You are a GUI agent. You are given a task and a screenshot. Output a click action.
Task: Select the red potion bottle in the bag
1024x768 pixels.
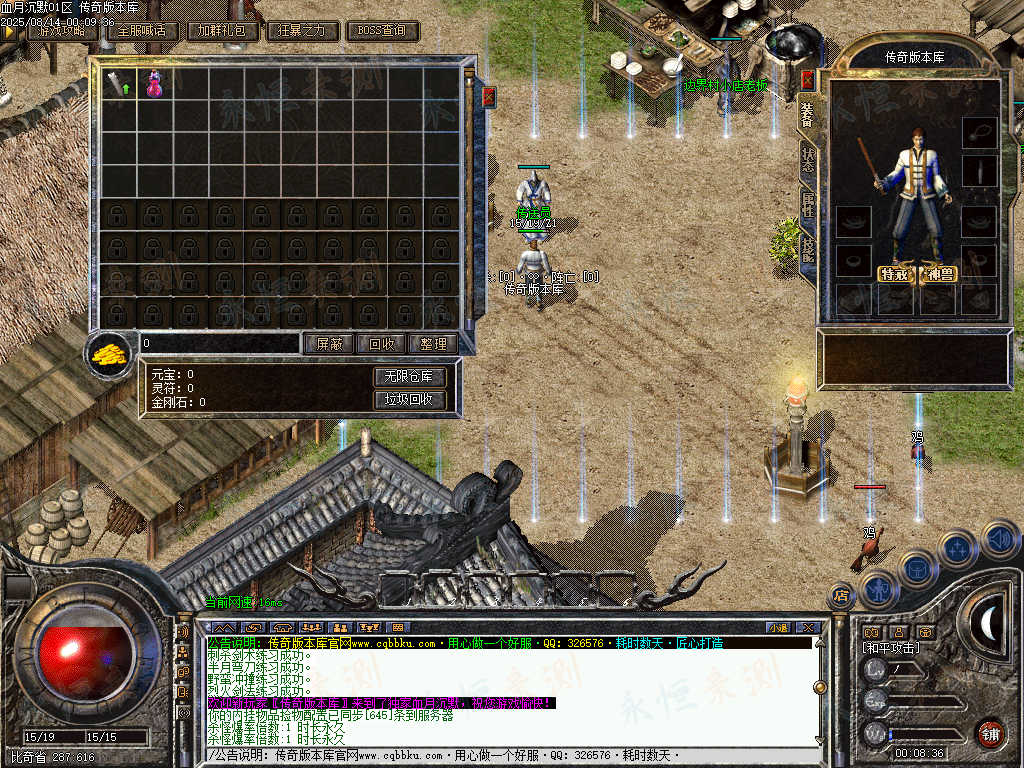coord(154,84)
